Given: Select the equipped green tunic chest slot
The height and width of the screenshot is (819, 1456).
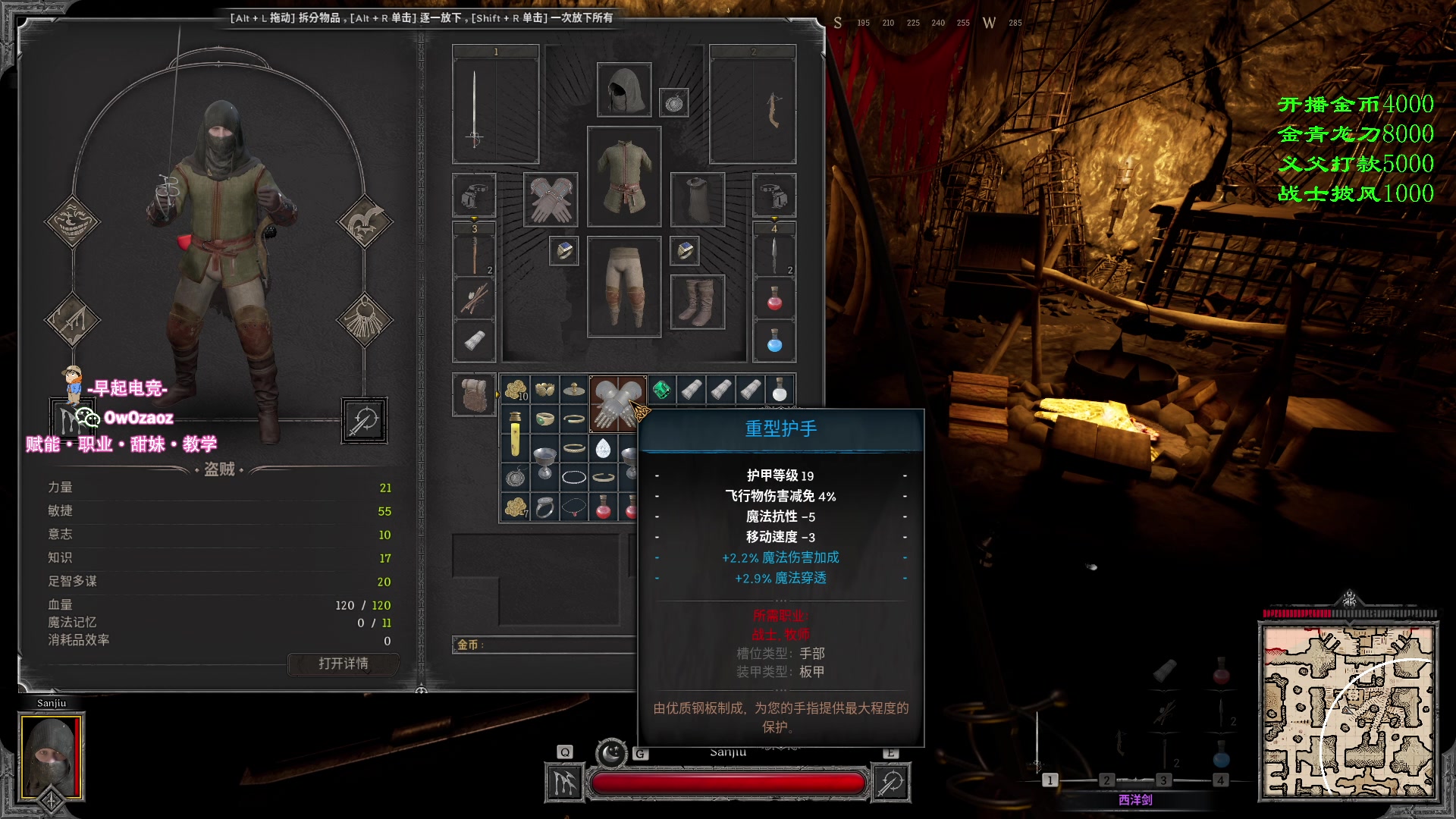Looking at the screenshot, I should (x=623, y=177).
